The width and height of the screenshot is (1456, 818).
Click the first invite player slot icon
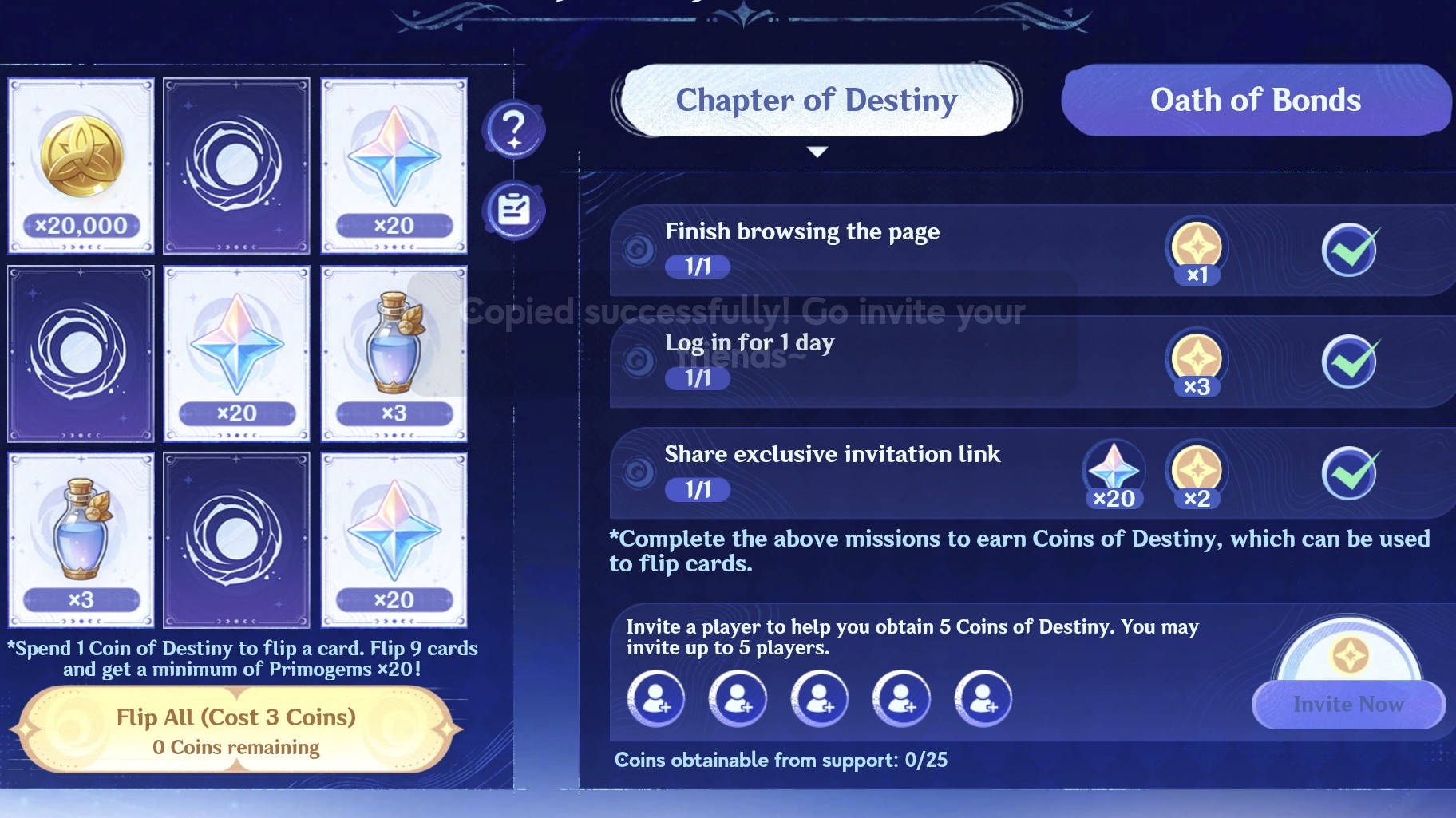[657, 698]
